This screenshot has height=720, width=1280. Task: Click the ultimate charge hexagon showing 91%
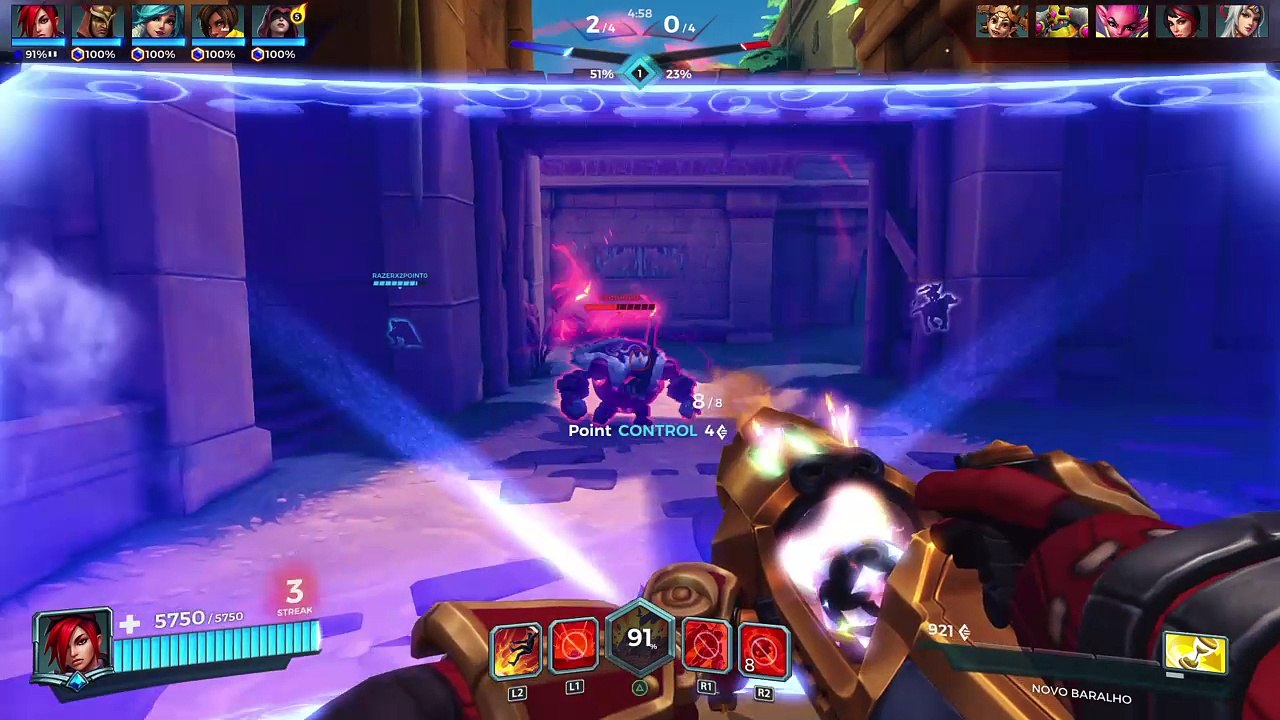640,638
